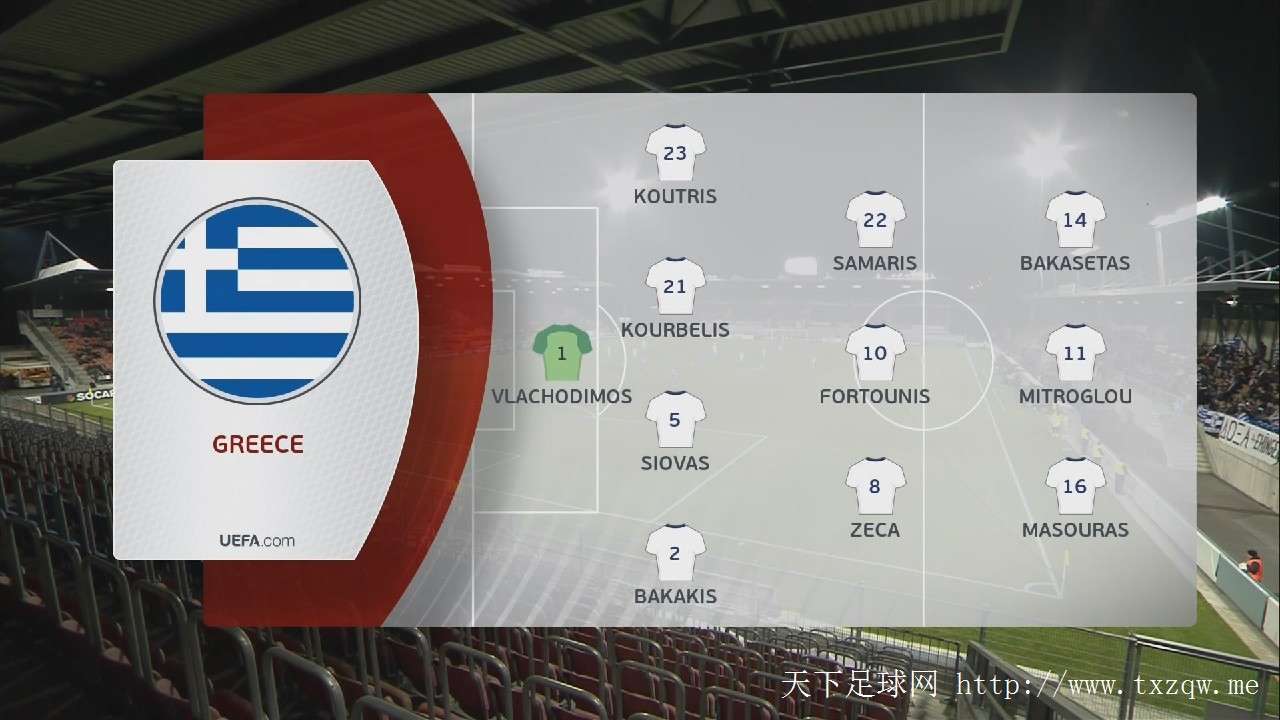Choose Koutris number 23 shirt
Viewport: 1280px width, 720px height.
(x=675, y=153)
